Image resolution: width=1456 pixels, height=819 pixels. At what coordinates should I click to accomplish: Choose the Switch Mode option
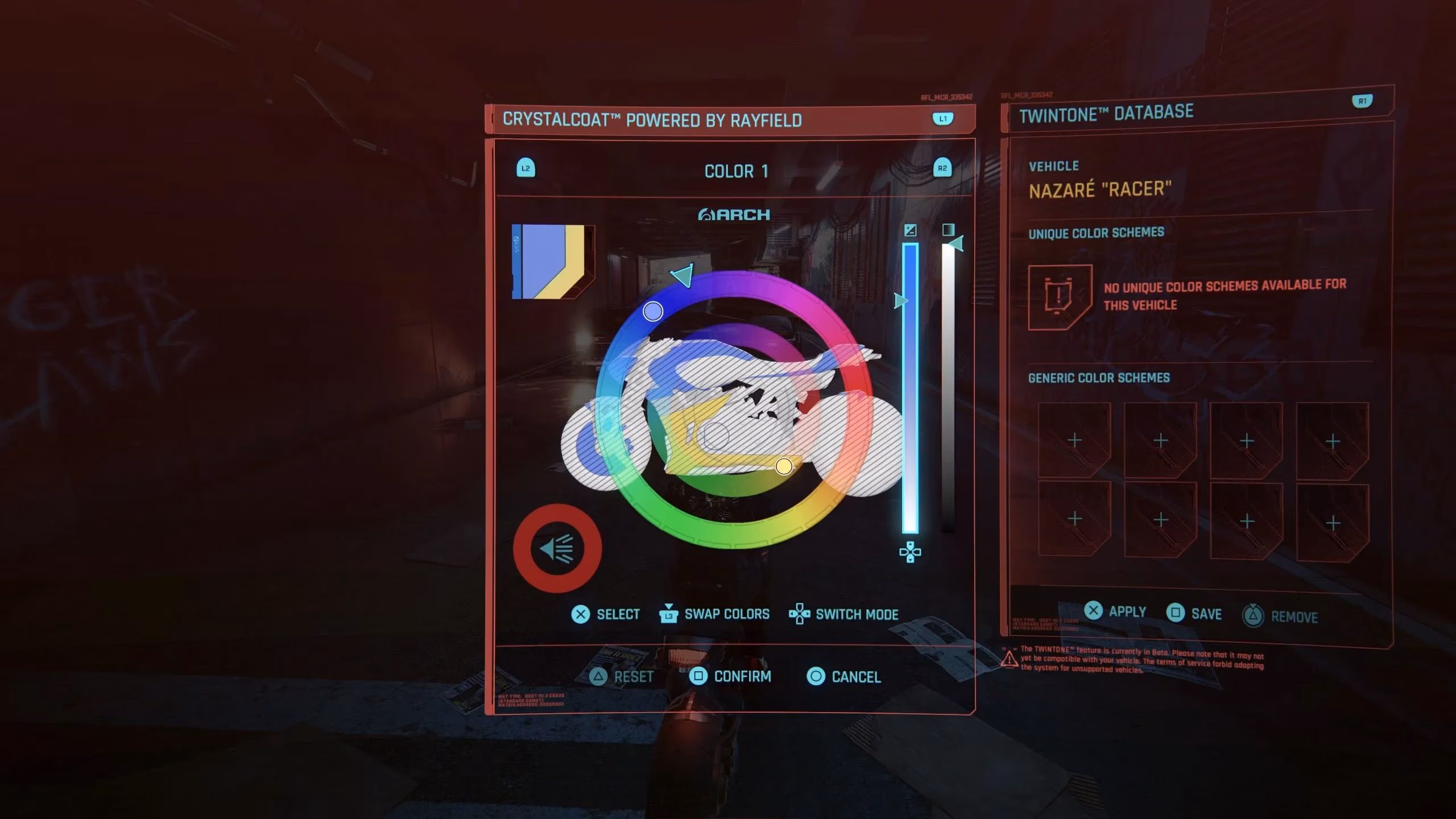pyautogui.click(x=844, y=614)
